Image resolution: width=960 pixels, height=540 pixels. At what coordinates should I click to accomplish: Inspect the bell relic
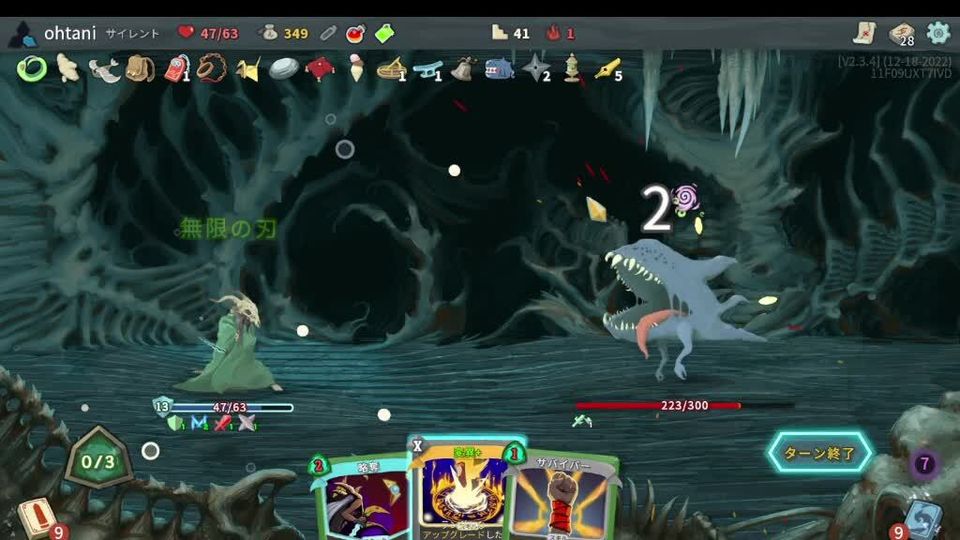click(462, 68)
